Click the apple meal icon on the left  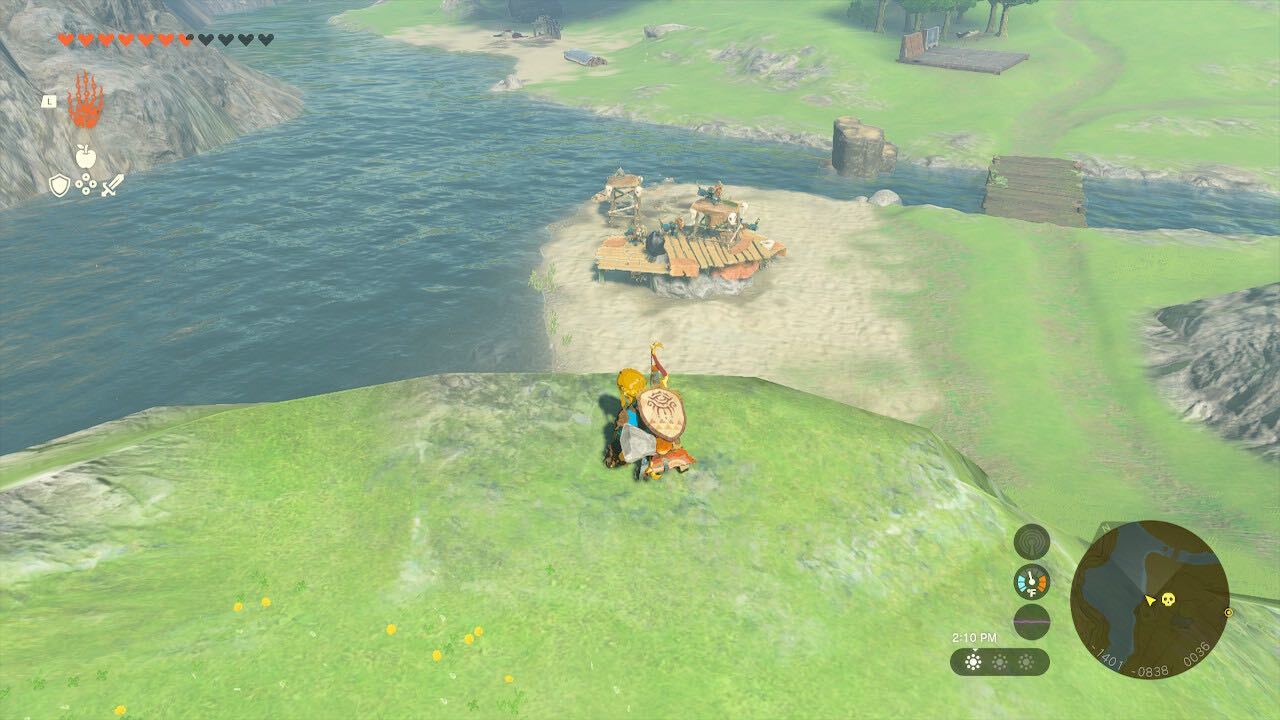coord(86,156)
